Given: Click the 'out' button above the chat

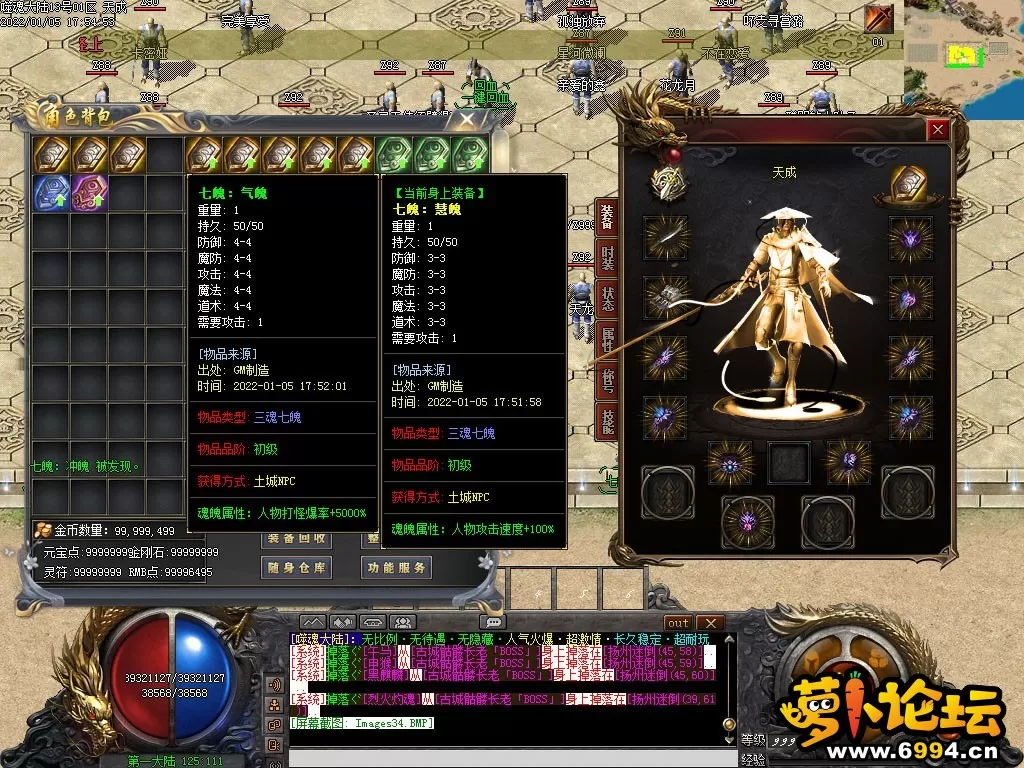Looking at the screenshot, I should point(679,623).
